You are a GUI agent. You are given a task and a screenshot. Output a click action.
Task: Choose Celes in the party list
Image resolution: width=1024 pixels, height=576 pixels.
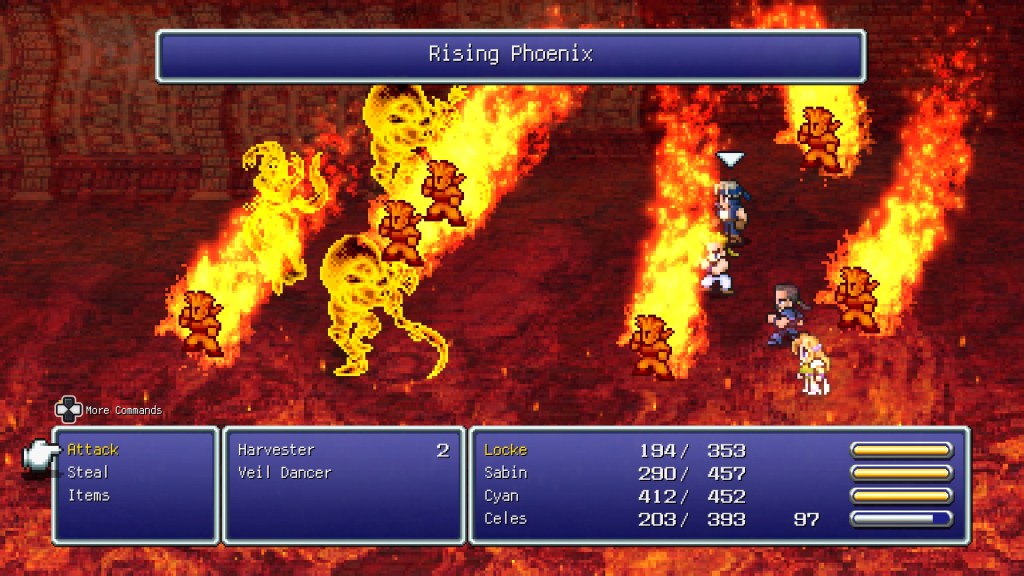tap(505, 518)
